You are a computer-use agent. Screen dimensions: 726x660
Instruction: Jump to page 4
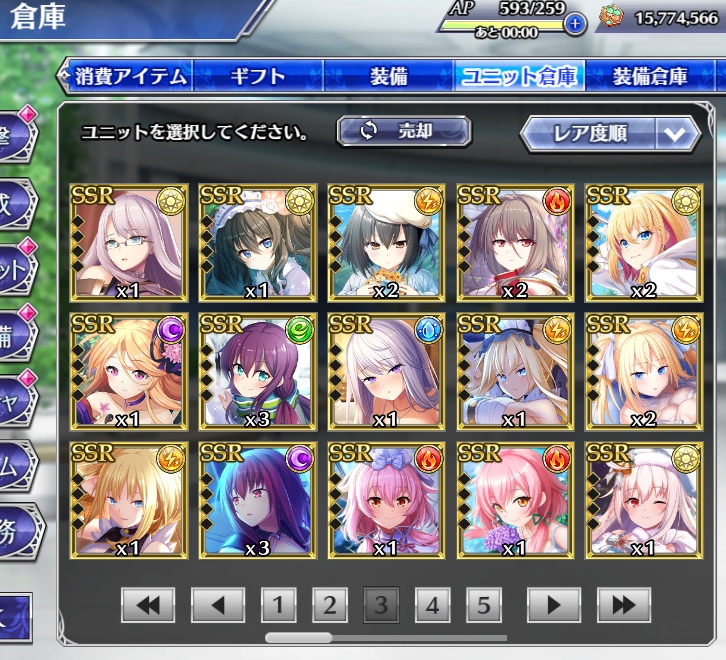(433, 604)
